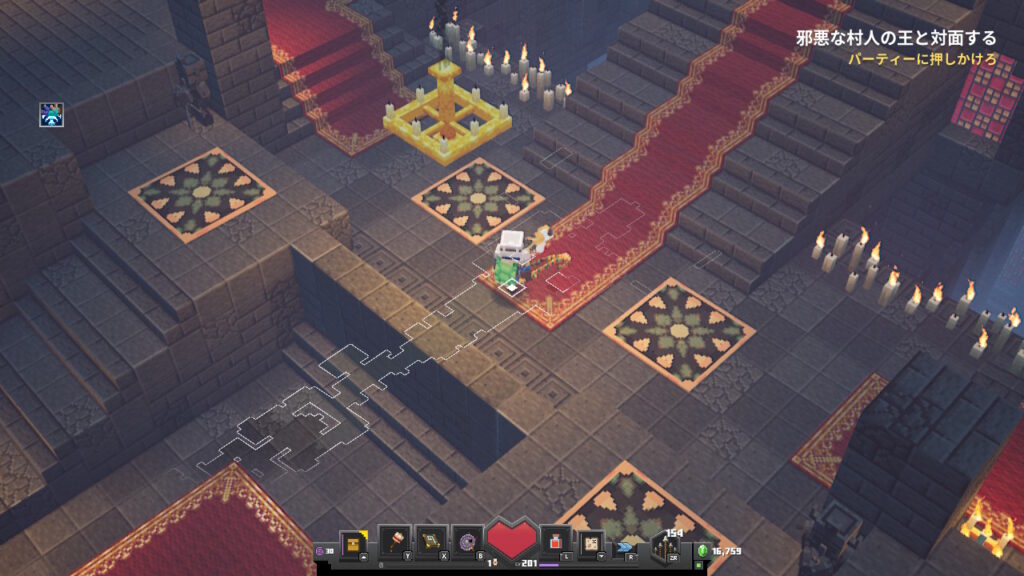The image size is (1024, 576).
Task: Use the purple swirl artifact
Action: pos(466,542)
